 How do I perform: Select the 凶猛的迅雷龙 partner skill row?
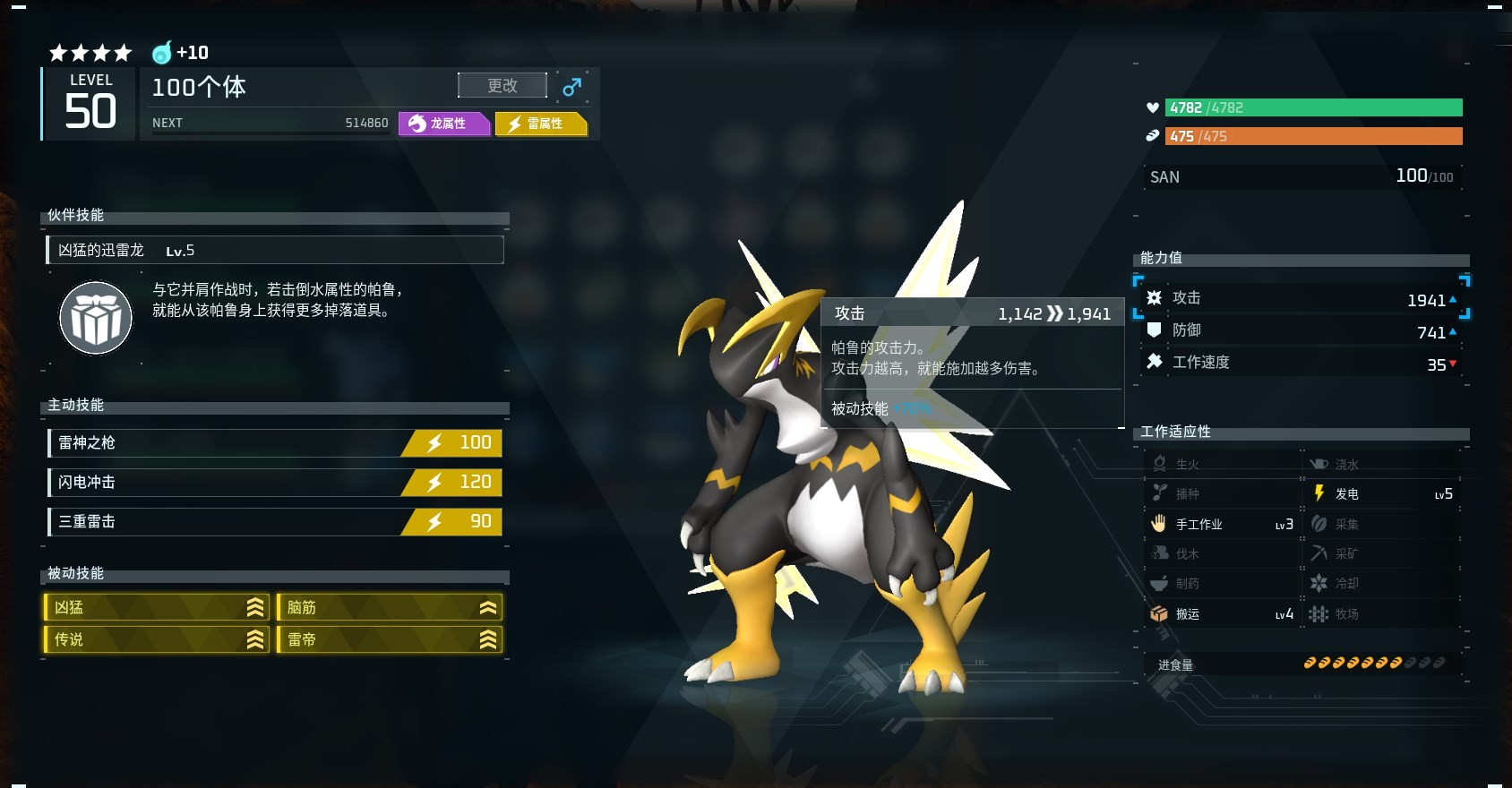pyautogui.click(x=275, y=250)
